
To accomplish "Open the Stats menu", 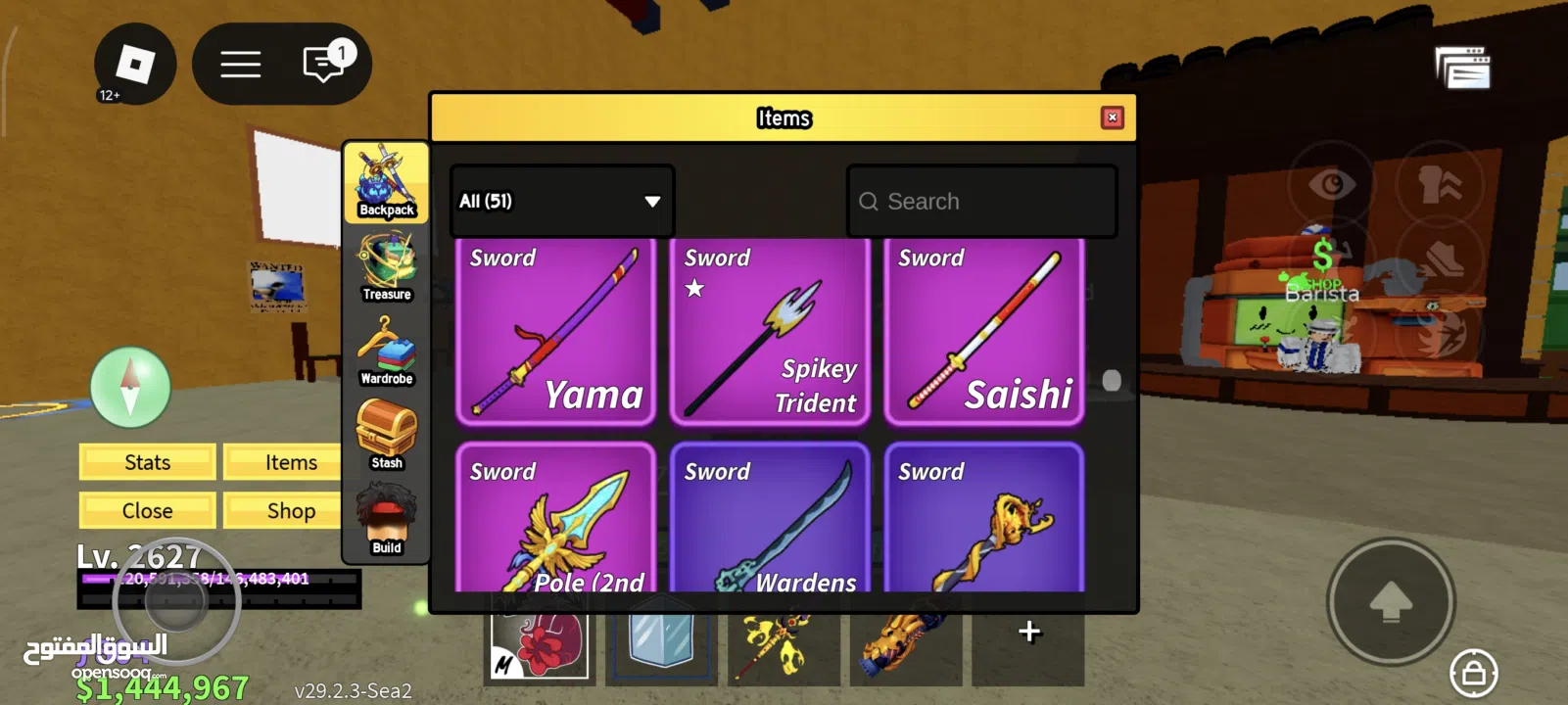I will tap(147, 462).
